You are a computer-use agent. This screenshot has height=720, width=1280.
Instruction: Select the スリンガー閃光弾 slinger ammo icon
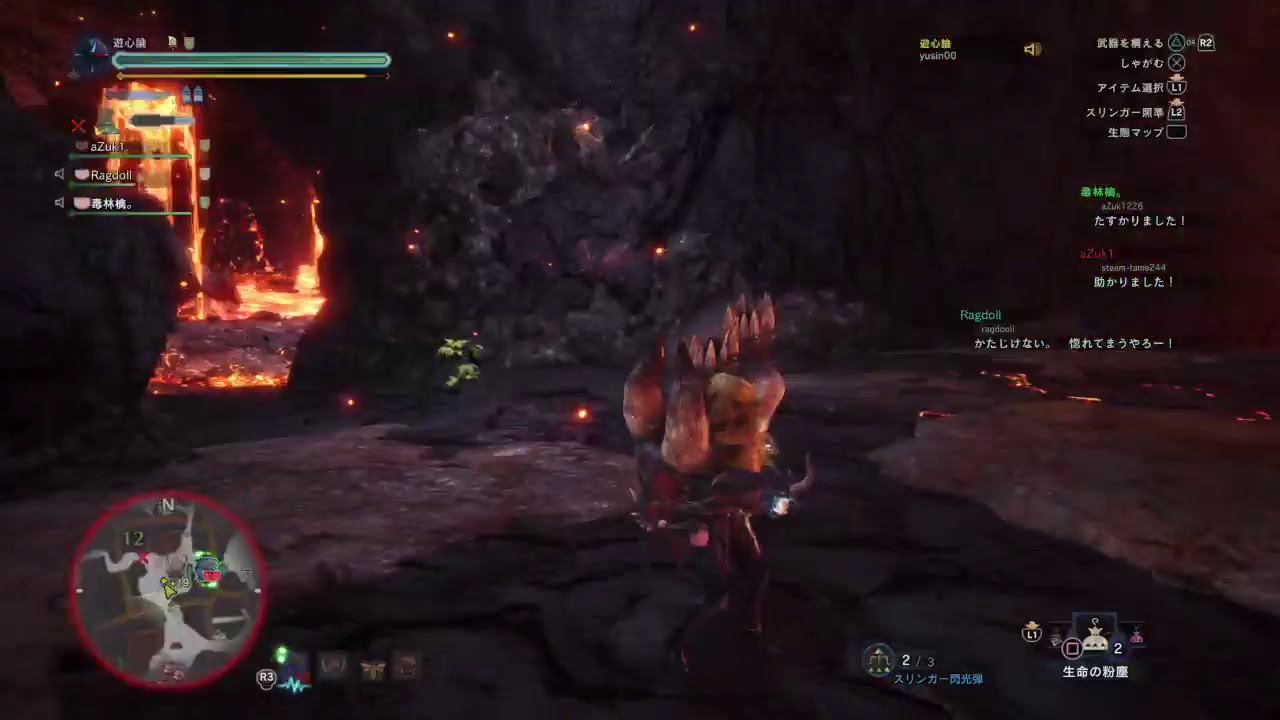point(878,661)
